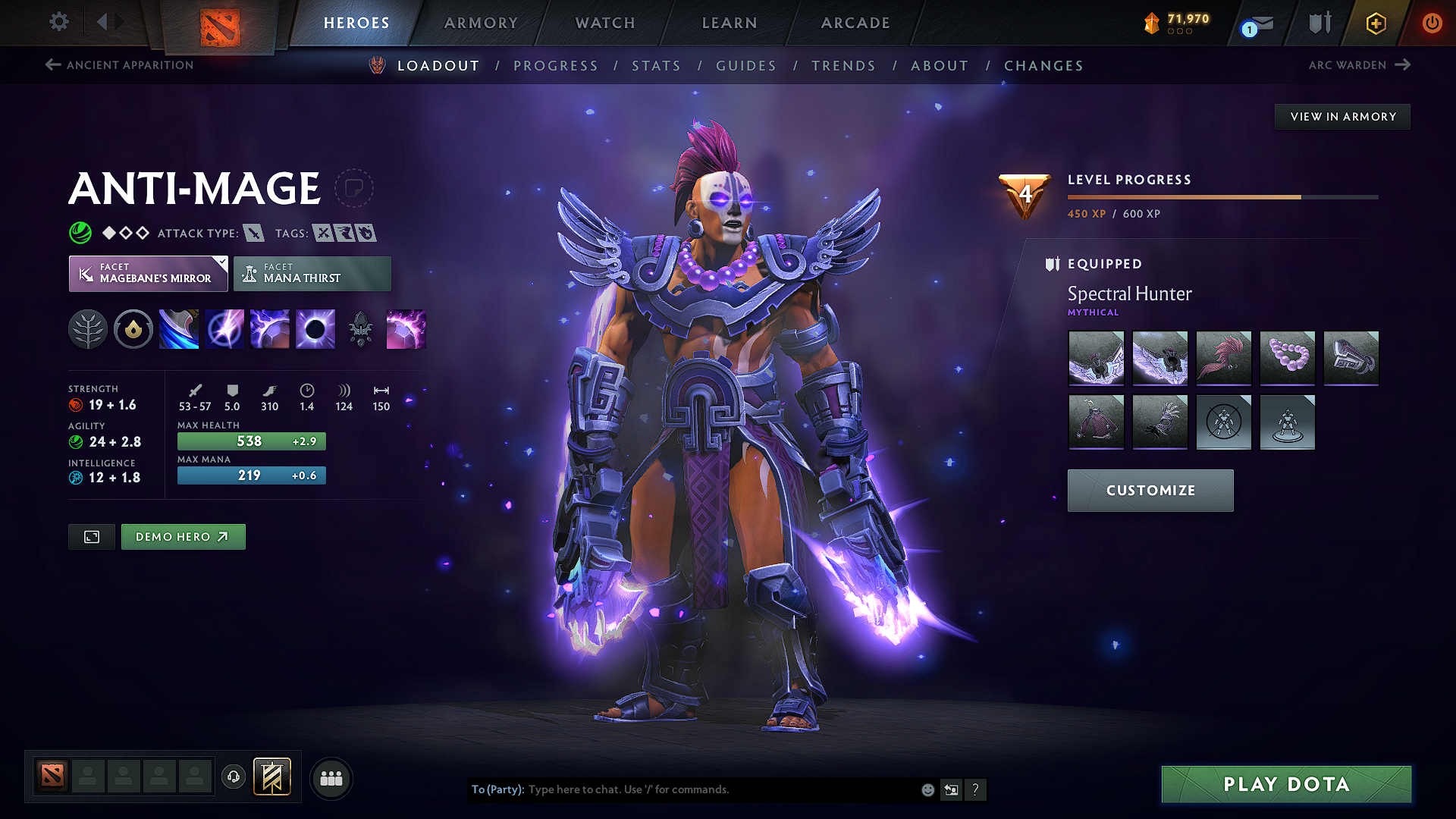This screenshot has height=819, width=1456.
Task: Click the Mana Void ultimate icon
Action: coord(315,328)
